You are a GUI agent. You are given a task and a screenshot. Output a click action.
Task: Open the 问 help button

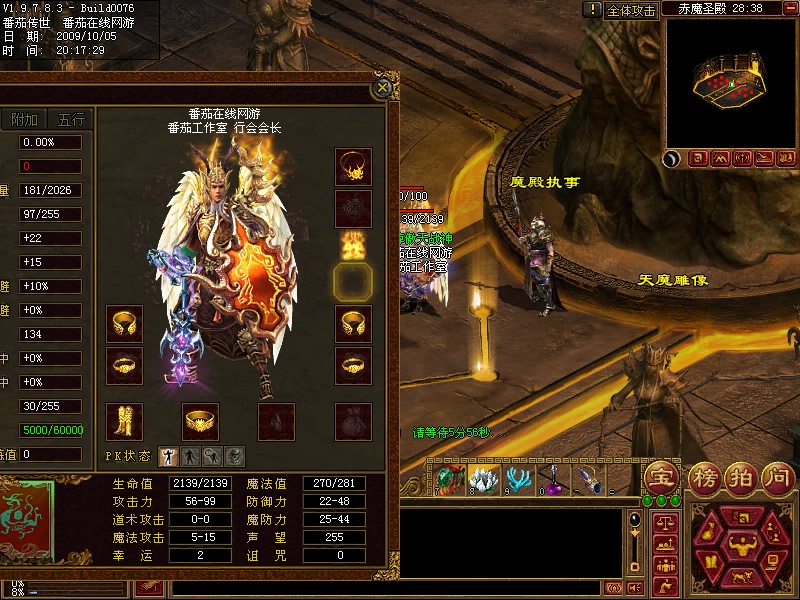point(777,476)
